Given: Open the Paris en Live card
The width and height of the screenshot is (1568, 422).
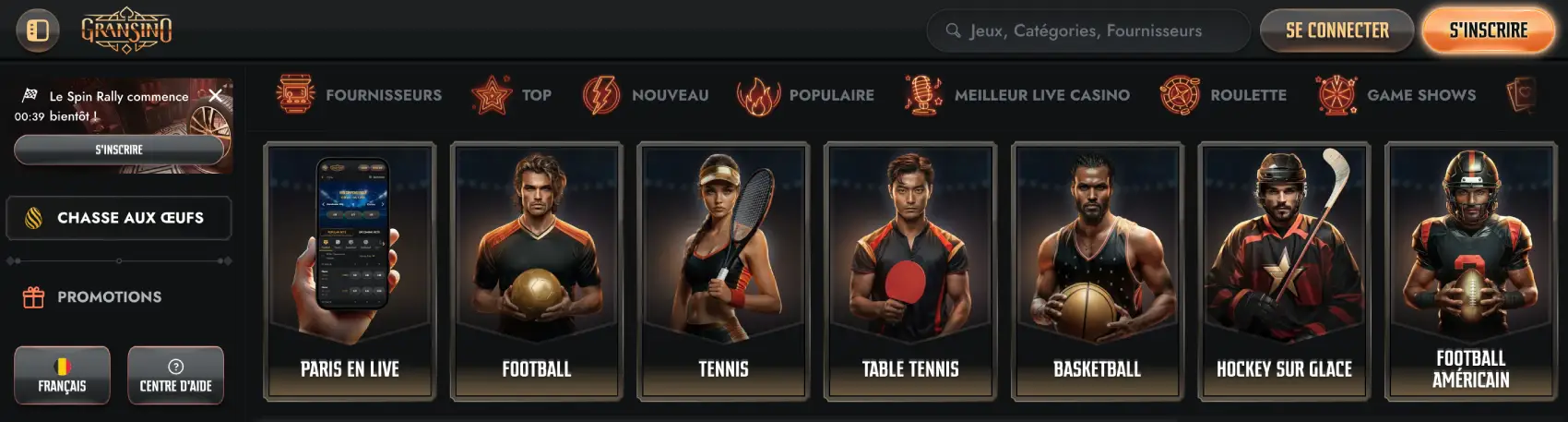Looking at the screenshot, I should click(x=350, y=271).
